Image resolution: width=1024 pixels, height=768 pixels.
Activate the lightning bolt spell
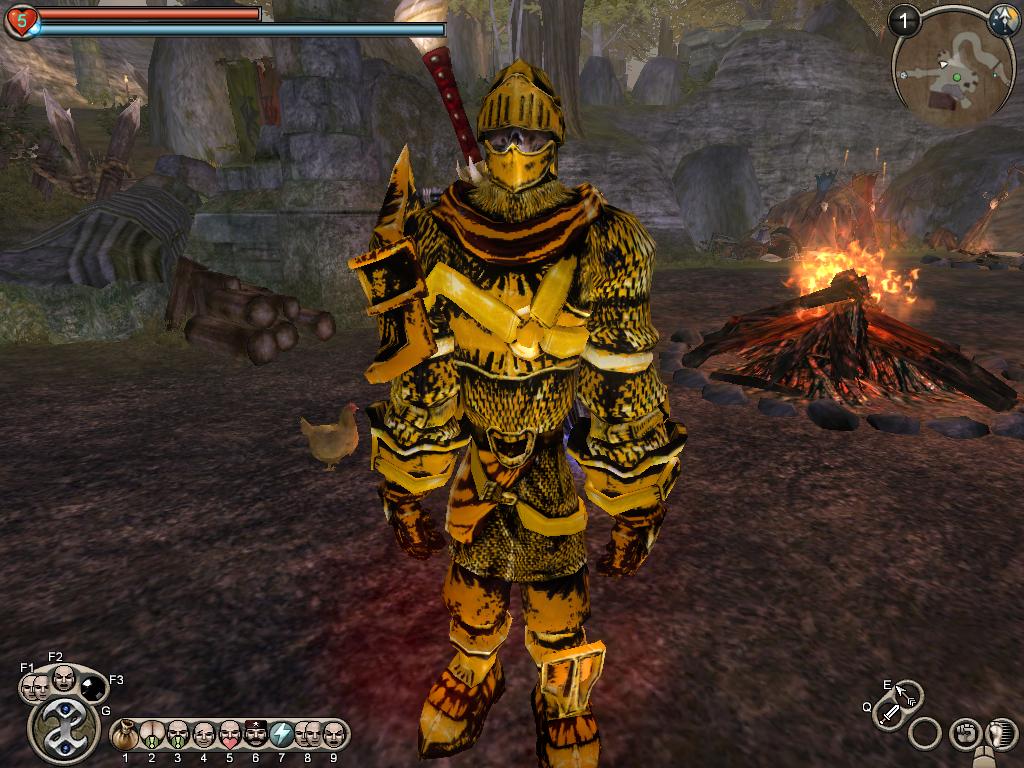click(282, 736)
